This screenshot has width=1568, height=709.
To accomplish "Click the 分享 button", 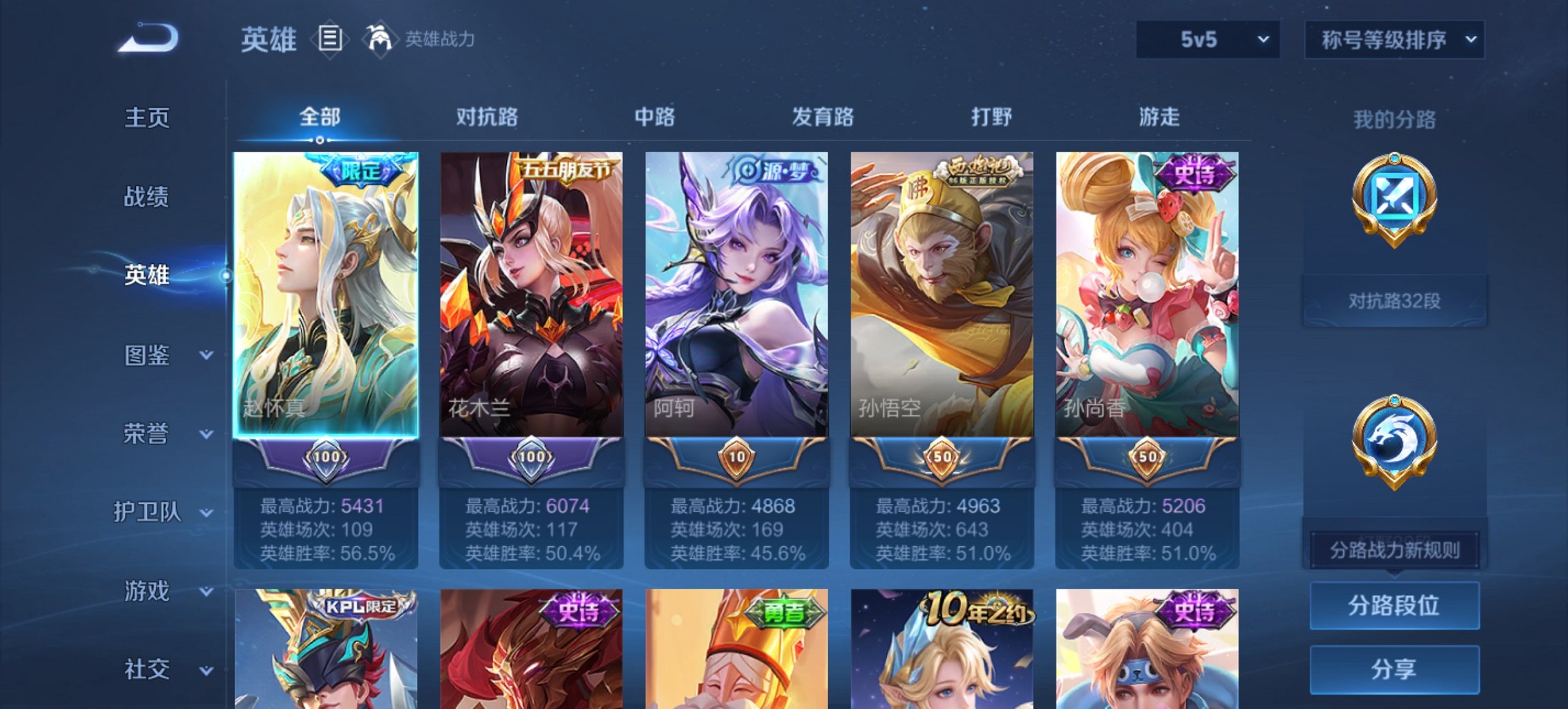I will tap(1394, 670).
